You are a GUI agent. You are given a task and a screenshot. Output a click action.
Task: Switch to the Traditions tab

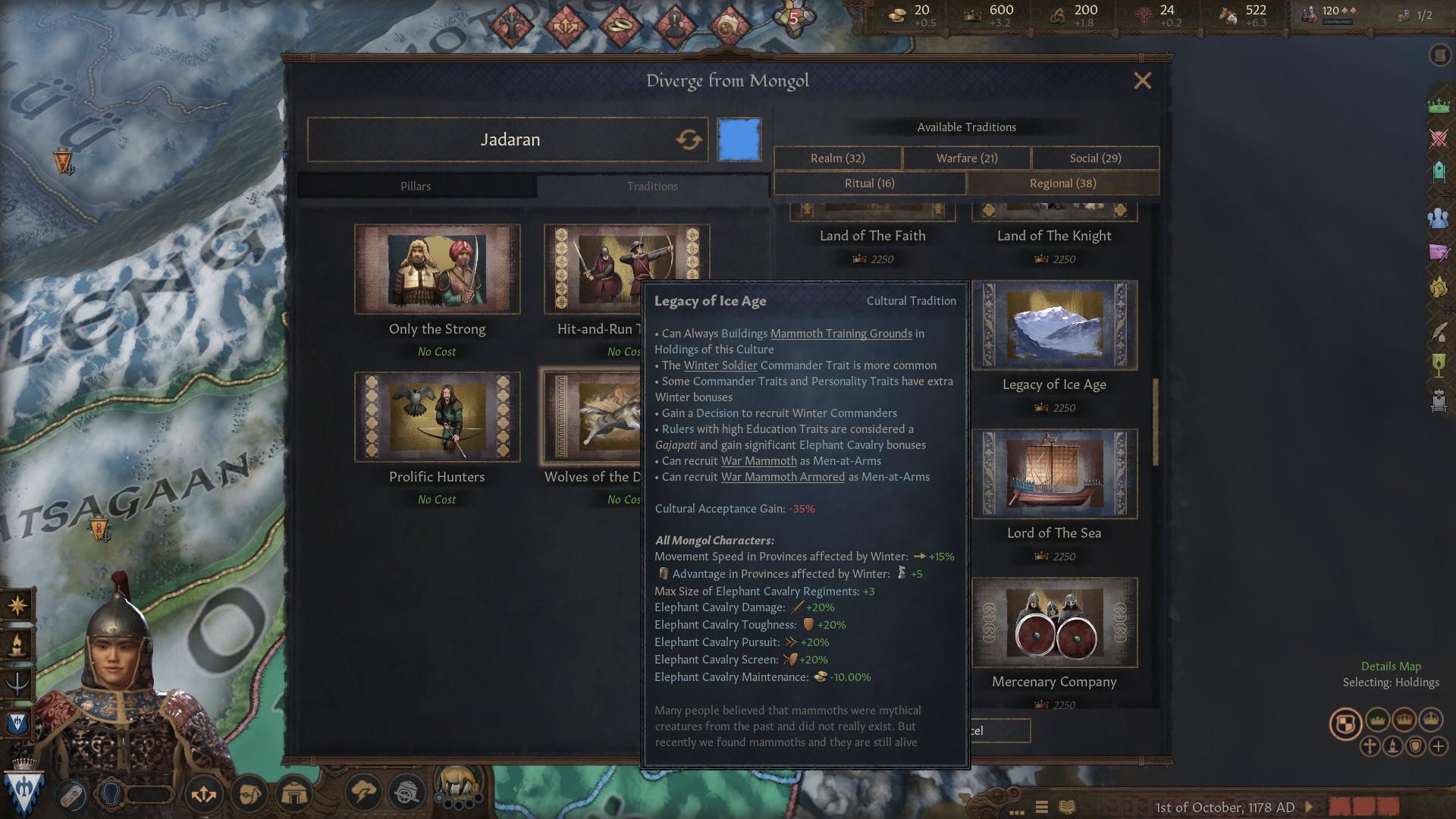pos(652,187)
